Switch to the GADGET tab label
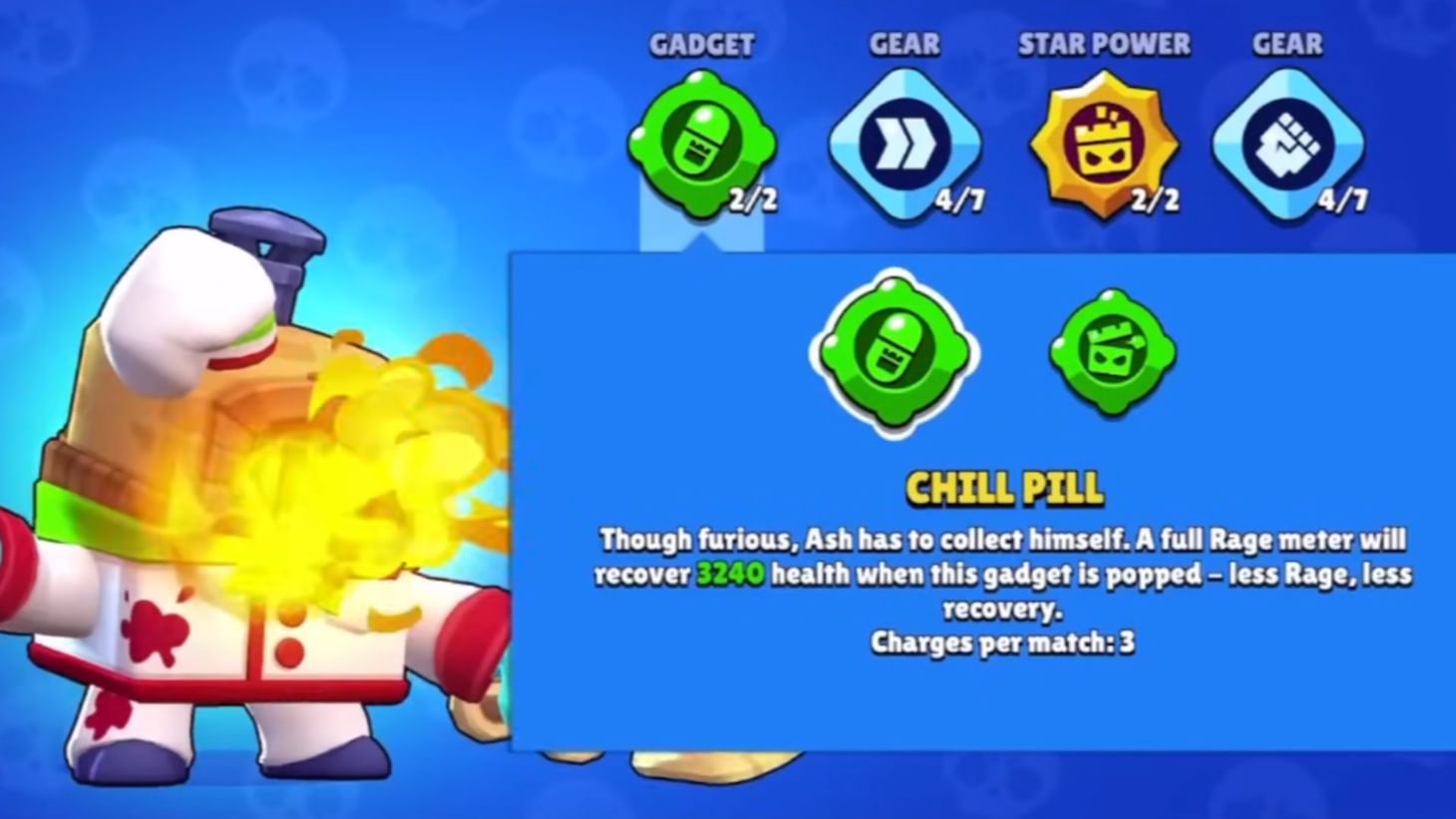The image size is (1456, 819). click(x=701, y=43)
